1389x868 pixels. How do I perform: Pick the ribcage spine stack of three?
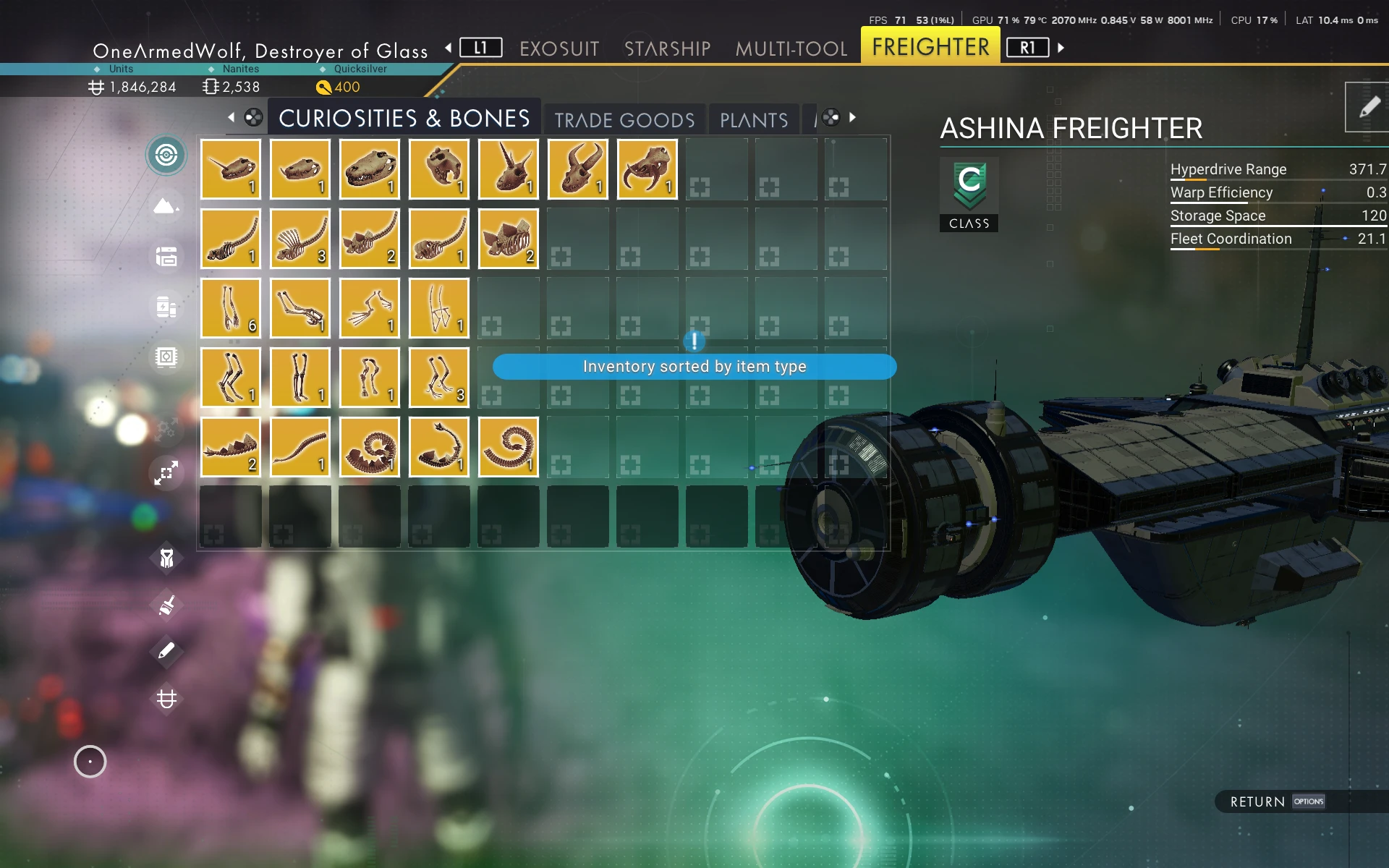pyautogui.click(x=300, y=239)
